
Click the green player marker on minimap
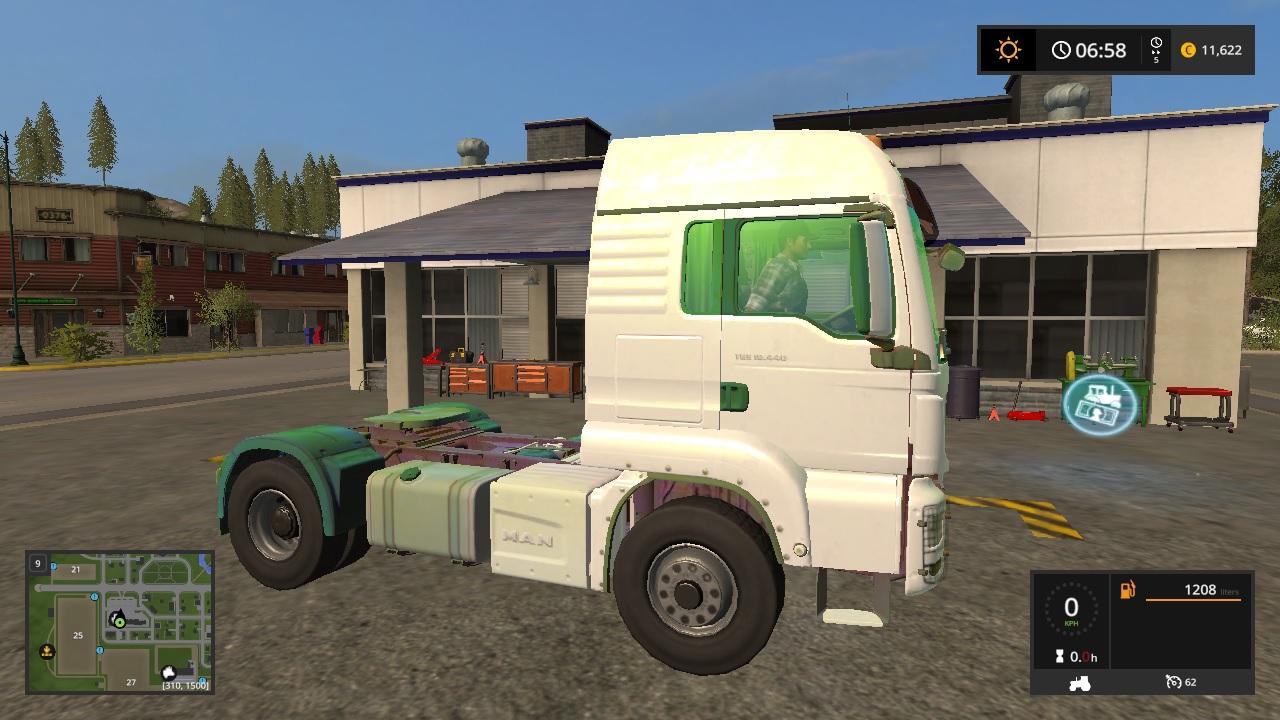pyautogui.click(x=119, y=621)
